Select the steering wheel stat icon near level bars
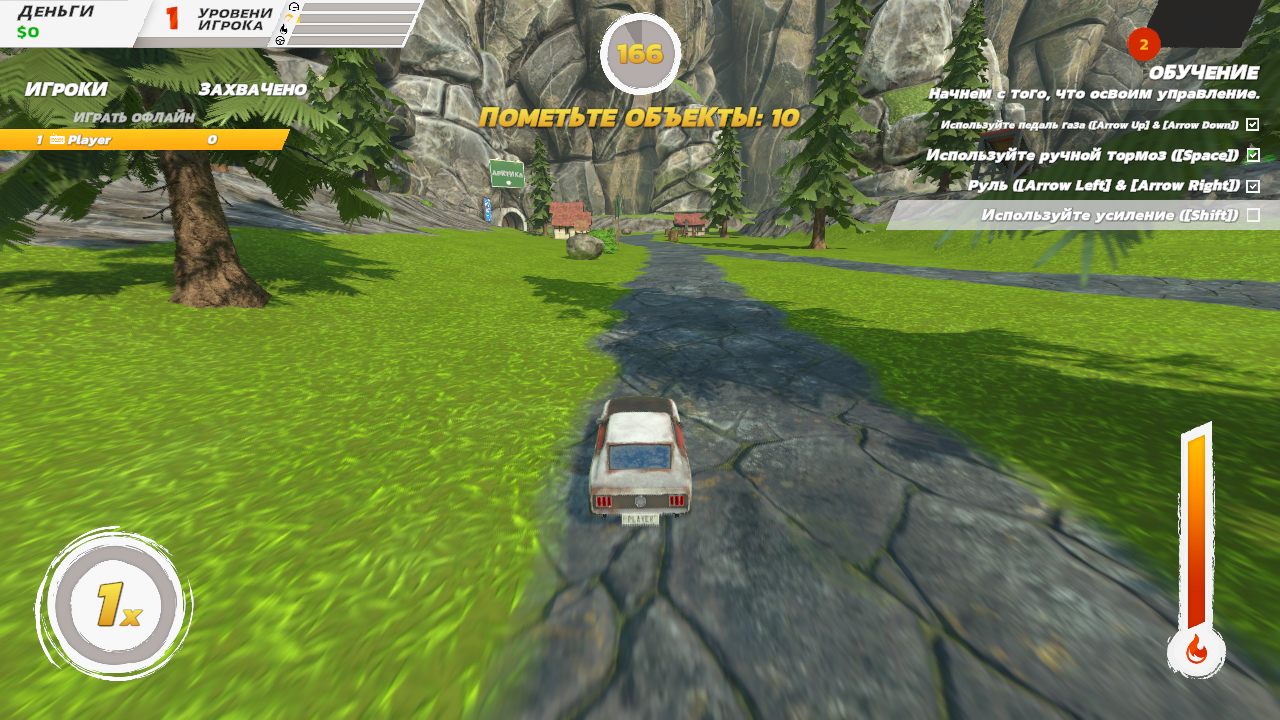The image size is (1280, 720). (x=280, y=41)
